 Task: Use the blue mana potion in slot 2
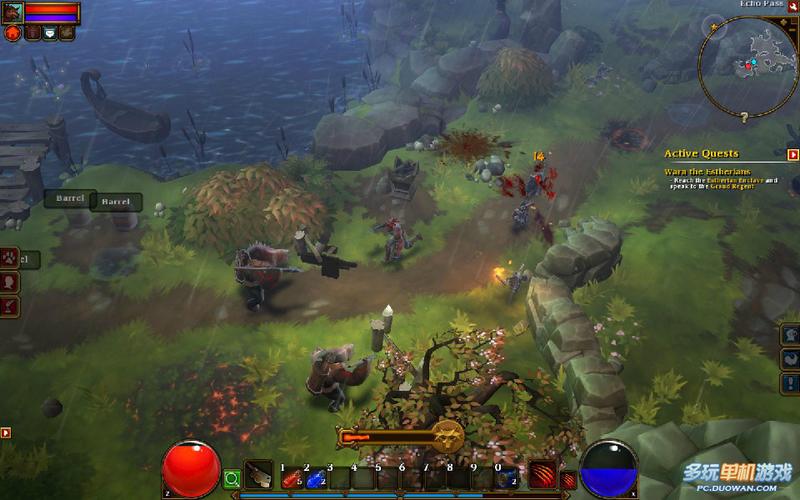(314, 478)
